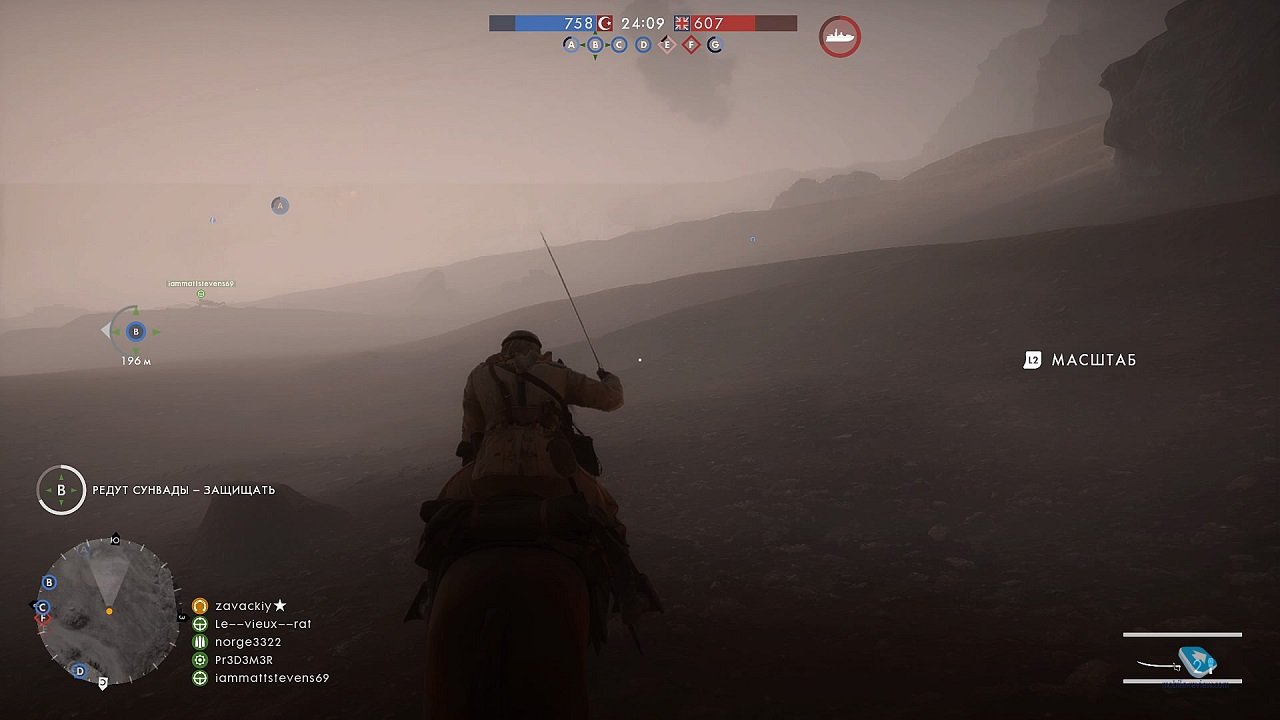The image size is (1280, 720).
Task: Click the support gear icon beside Pr3D3M3R
Action: coord(199,659)
